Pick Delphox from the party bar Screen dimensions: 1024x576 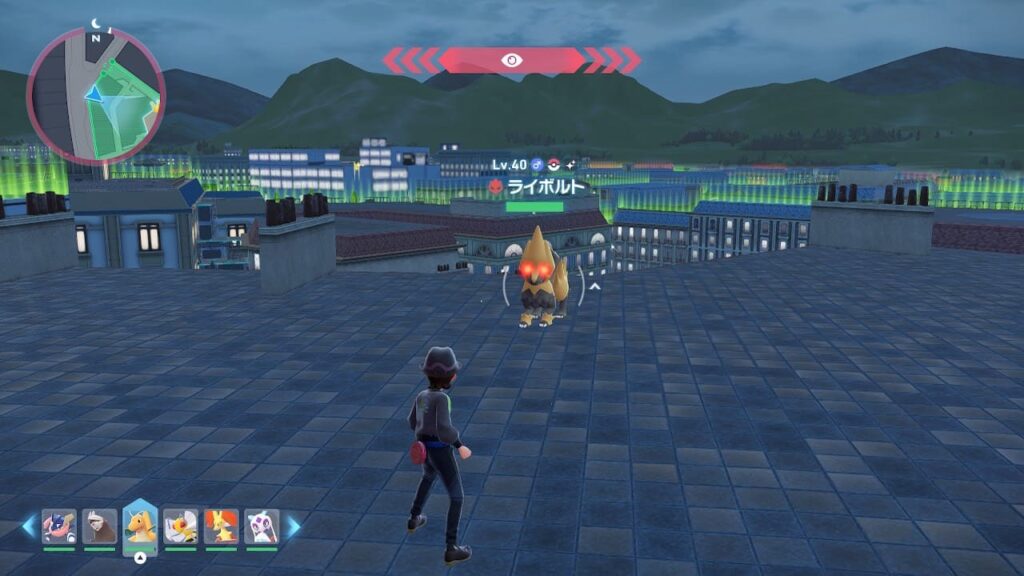221,526
